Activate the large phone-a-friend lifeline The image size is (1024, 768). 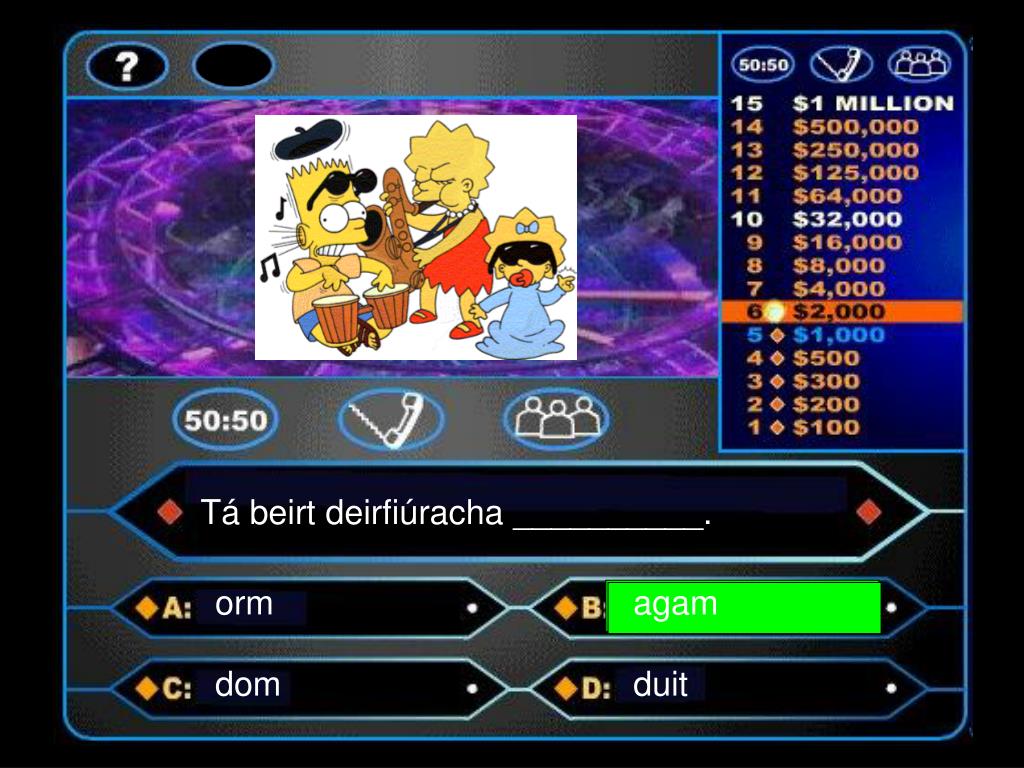click(x=390, y=418)
